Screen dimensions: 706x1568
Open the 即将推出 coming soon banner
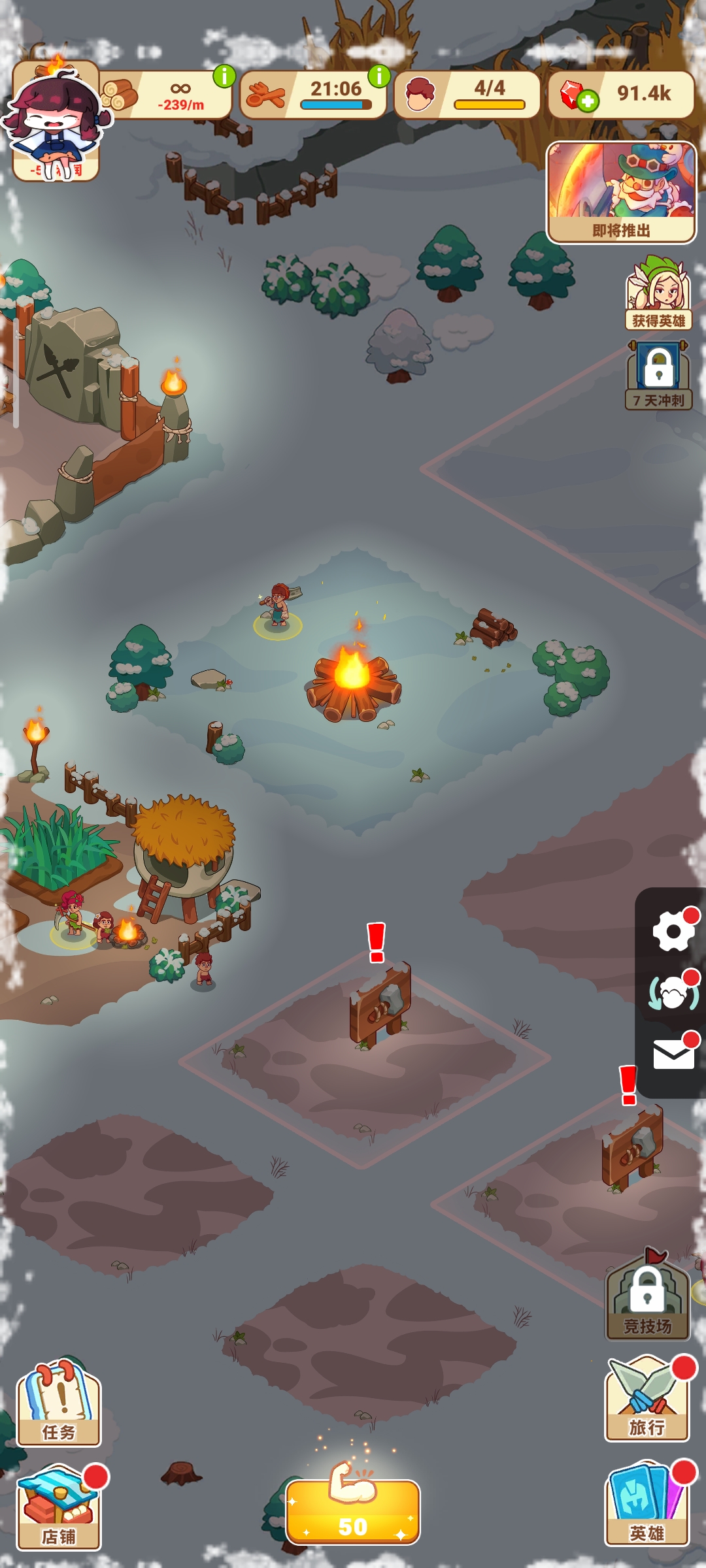[x=621, y=193]
